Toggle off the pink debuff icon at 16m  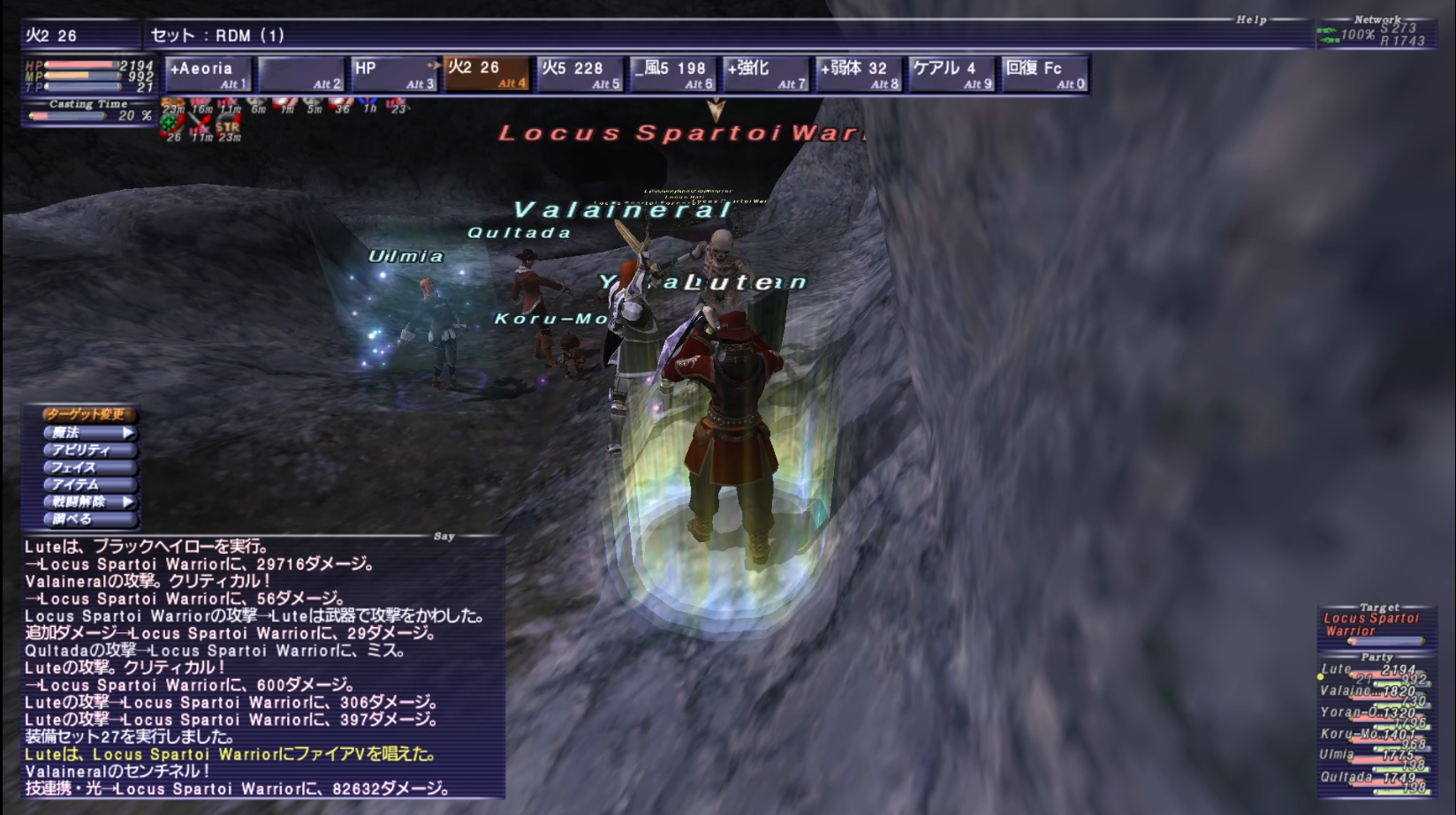(x=200, y=104)
